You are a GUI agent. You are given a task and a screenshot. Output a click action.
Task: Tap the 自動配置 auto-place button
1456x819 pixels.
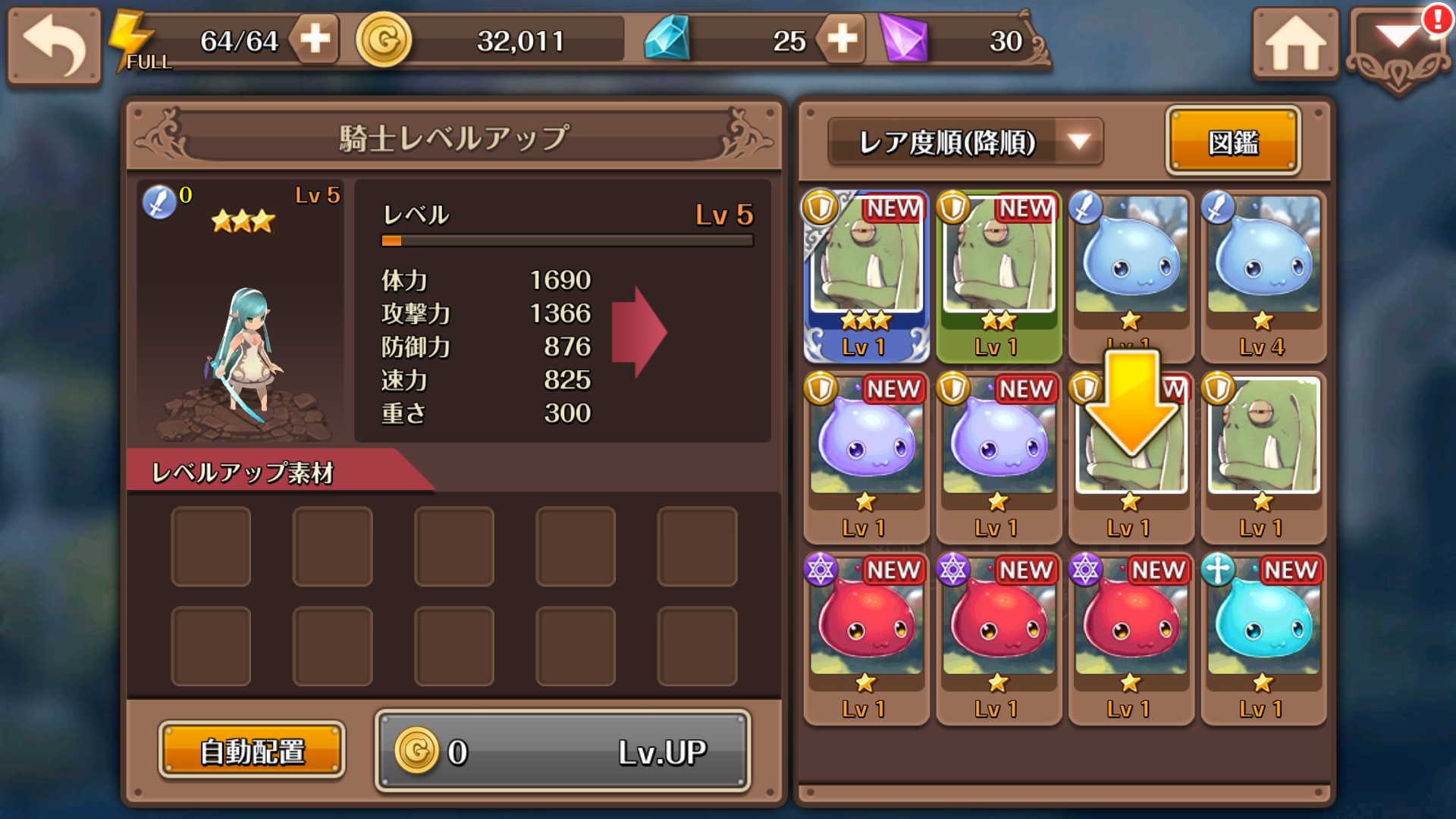pos(252,751)
